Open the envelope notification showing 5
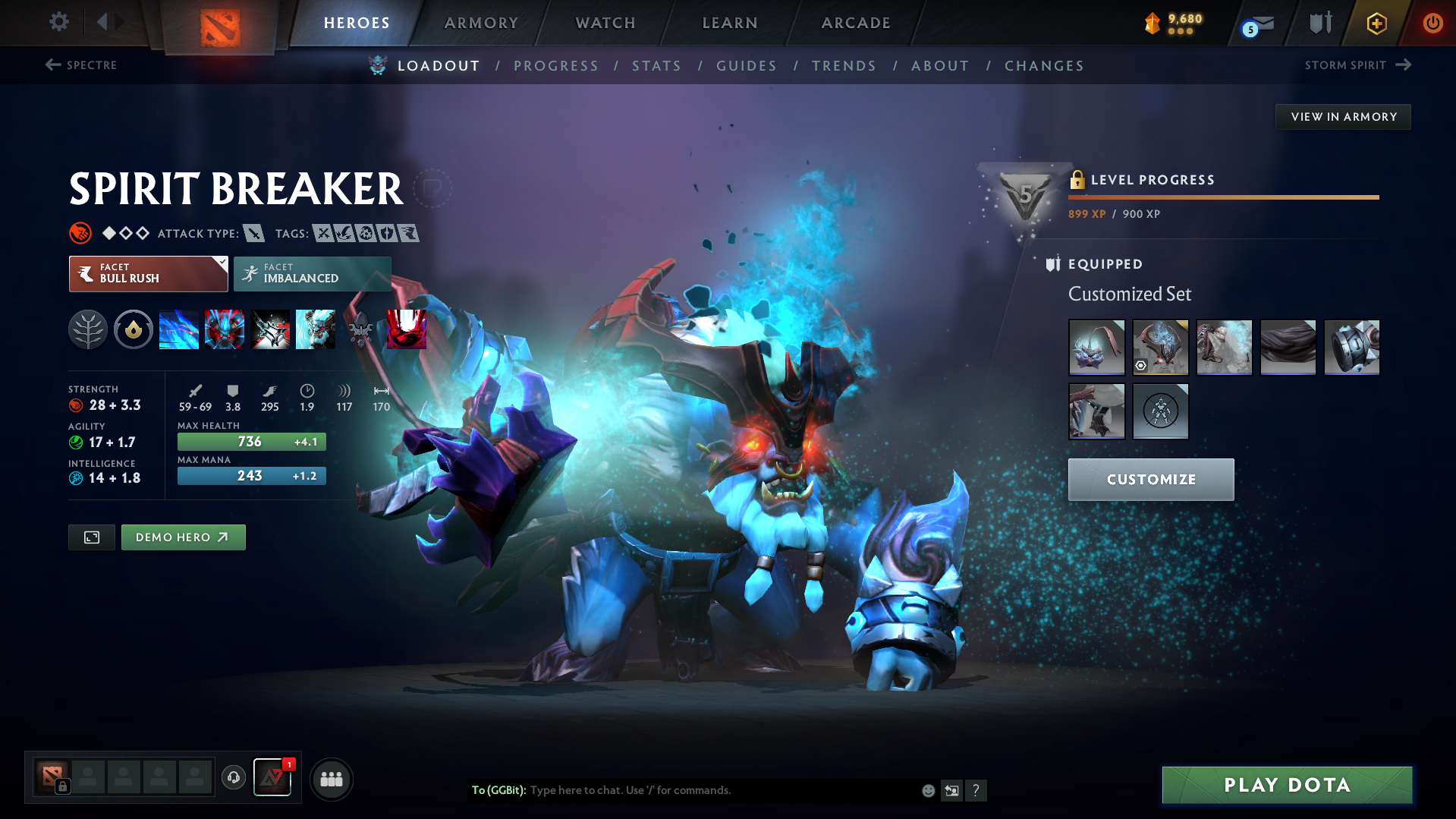 coord(1253,24)
